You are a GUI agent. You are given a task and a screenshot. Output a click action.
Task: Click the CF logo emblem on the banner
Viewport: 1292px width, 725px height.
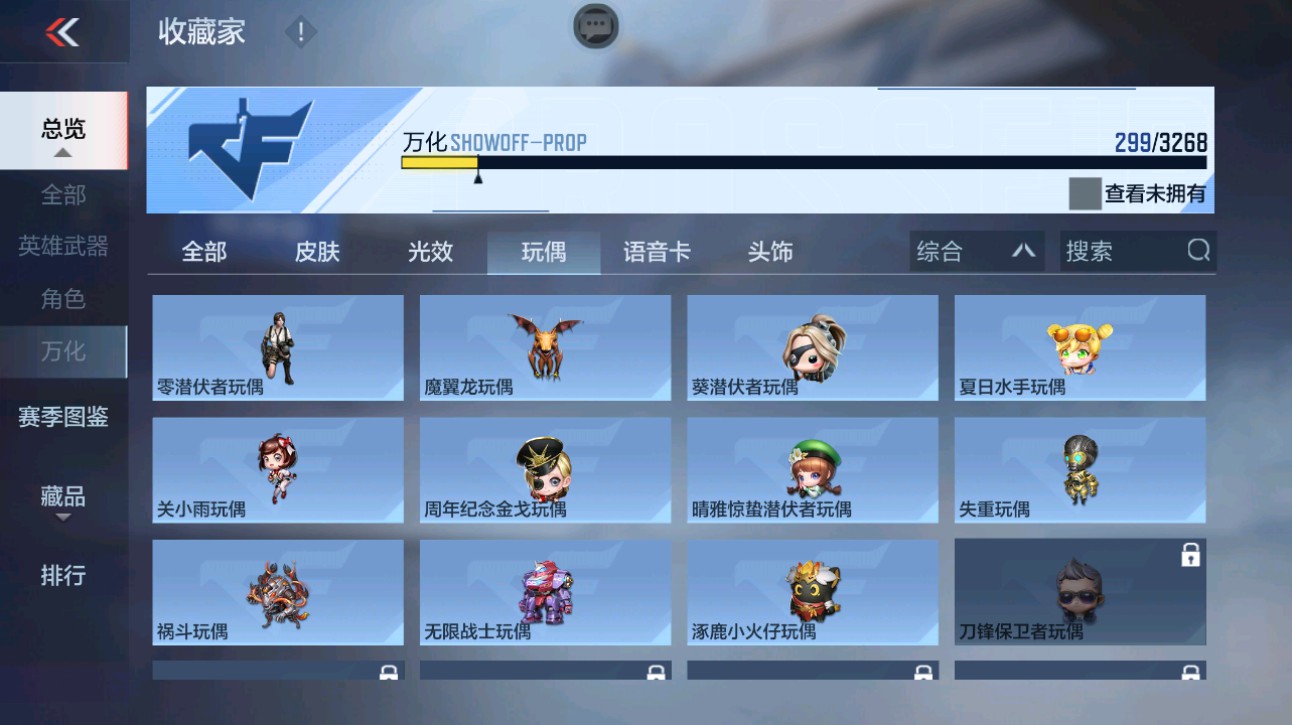click(x=252, y=152)
